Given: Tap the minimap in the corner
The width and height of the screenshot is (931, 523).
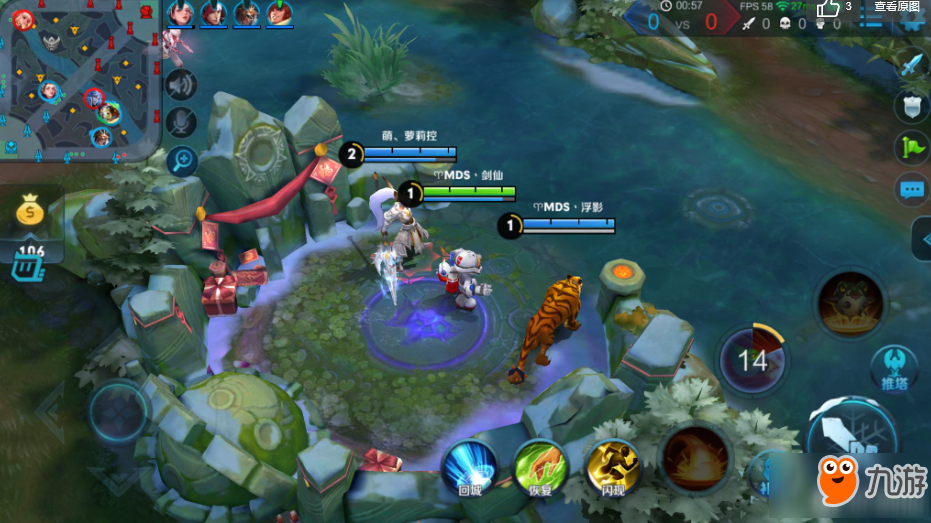Looking at the screenshot, I should coord(80,80).
